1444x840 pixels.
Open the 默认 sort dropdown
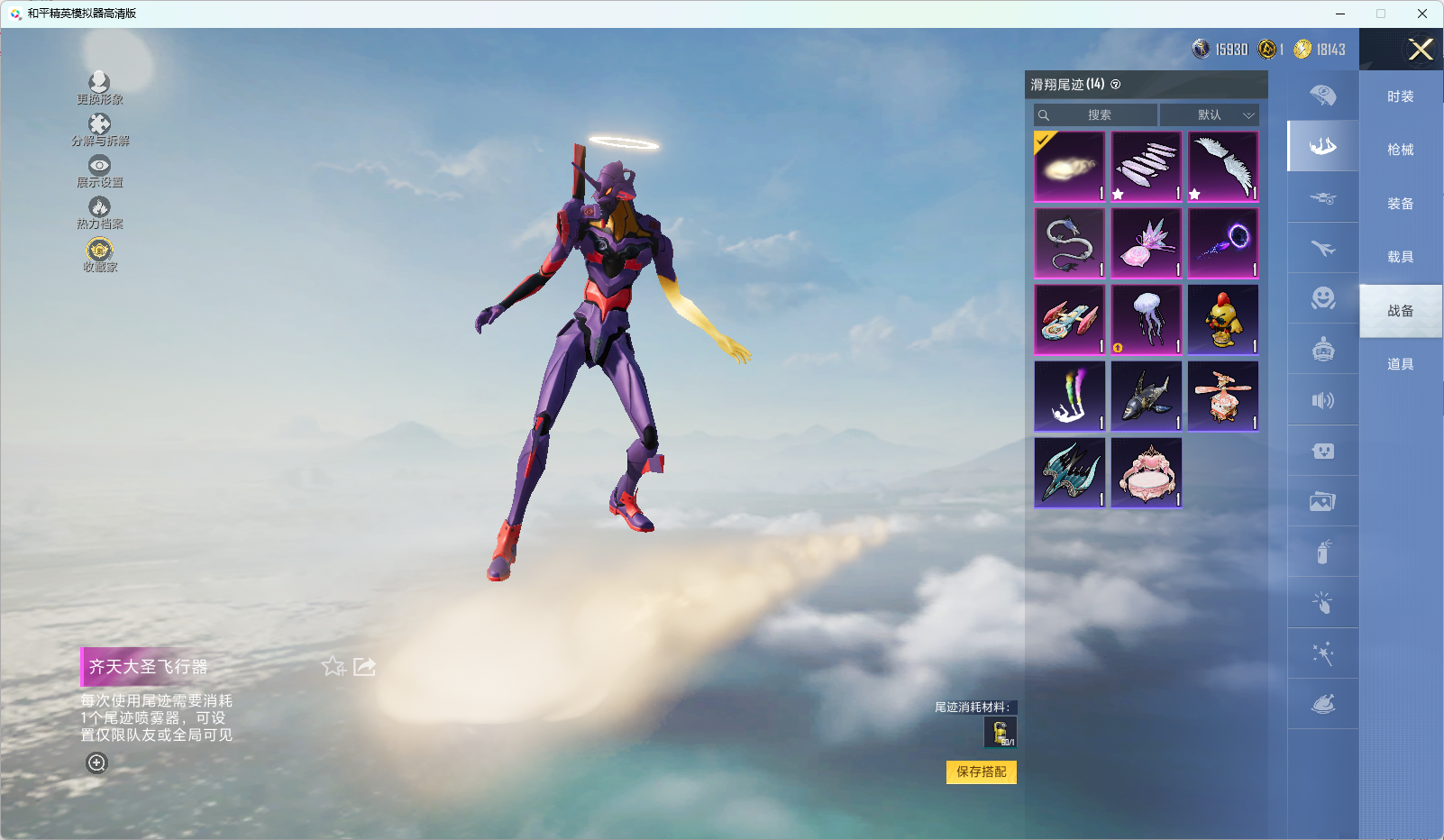coord(1209,115)
